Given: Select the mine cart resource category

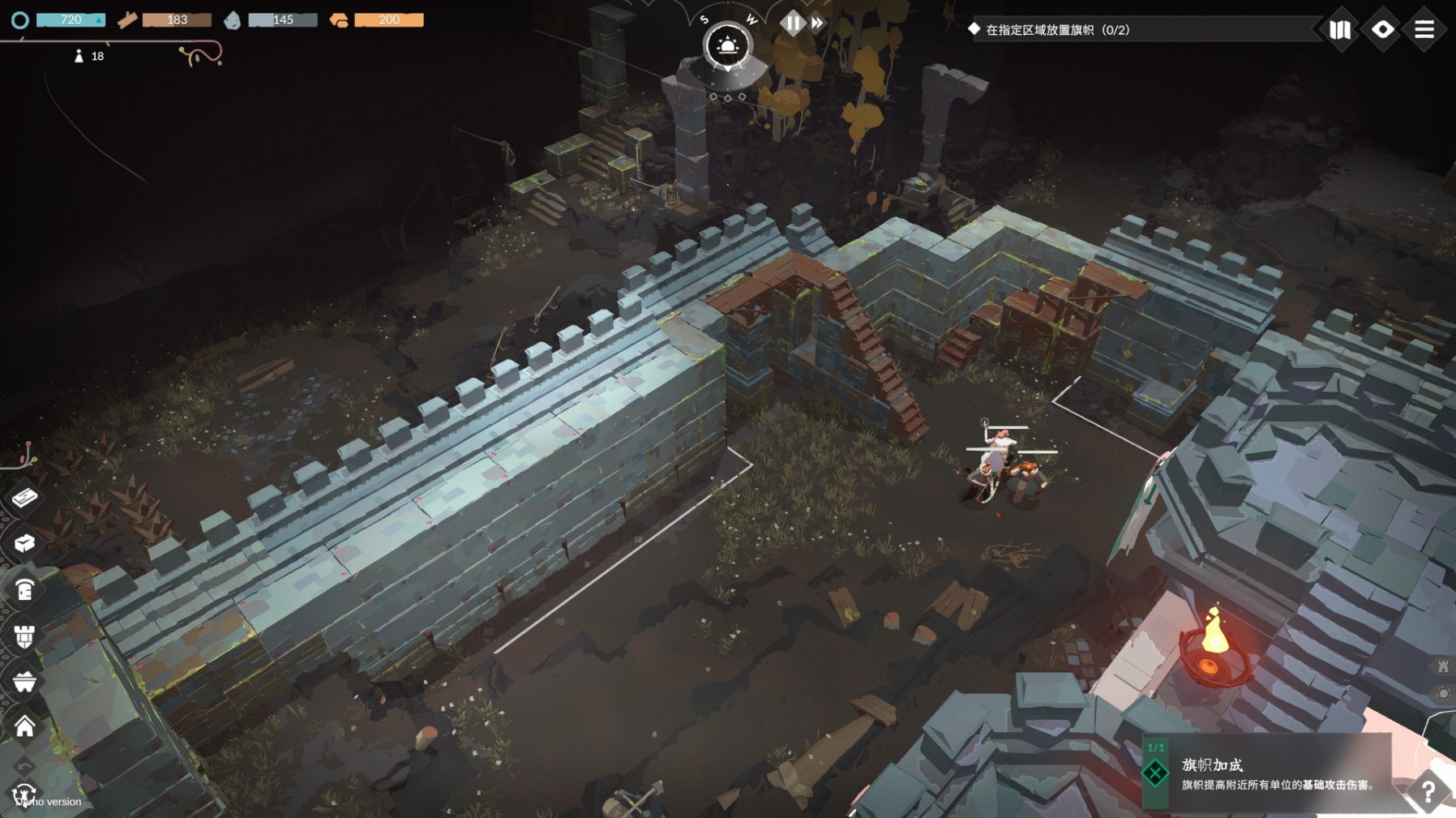Looking at the screenshot, I should [x=24, y=682].
